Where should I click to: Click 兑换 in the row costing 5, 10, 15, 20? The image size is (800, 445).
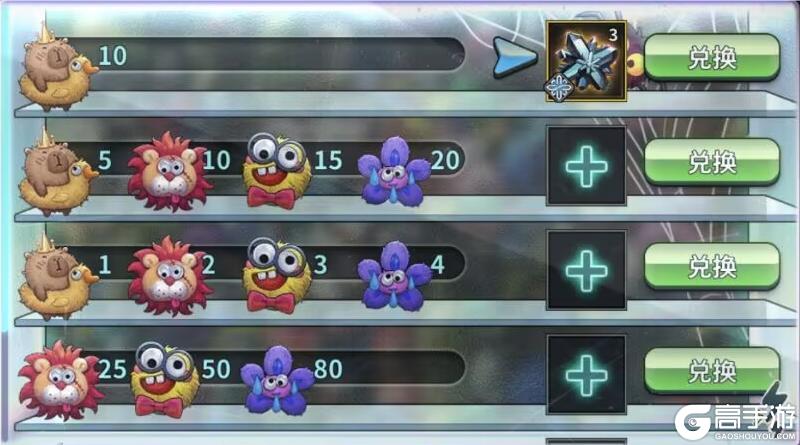711,161
